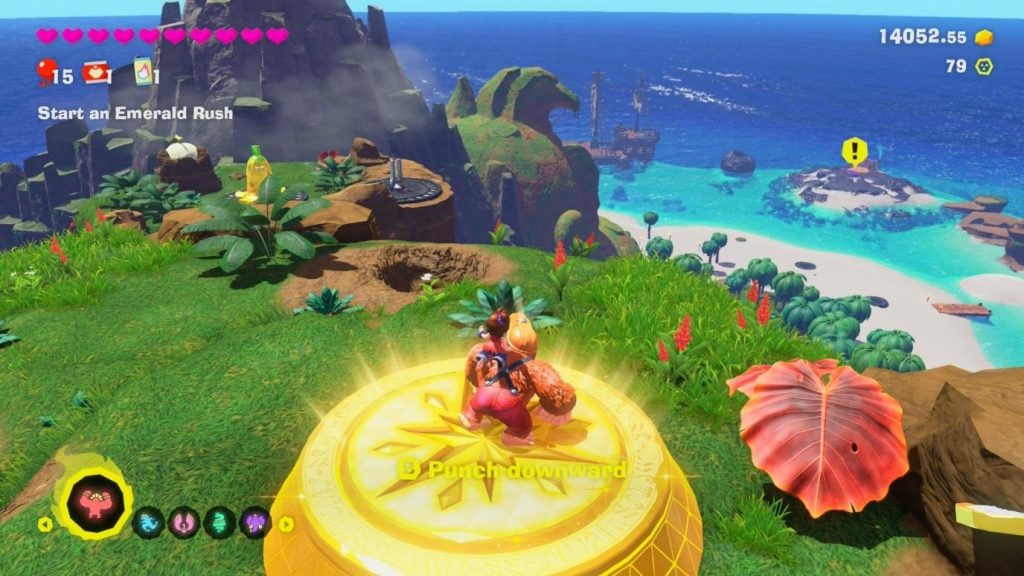Open the Start an Emerald Rush objective
This screenshot has width=1024, height=576.
pos(135,113)
